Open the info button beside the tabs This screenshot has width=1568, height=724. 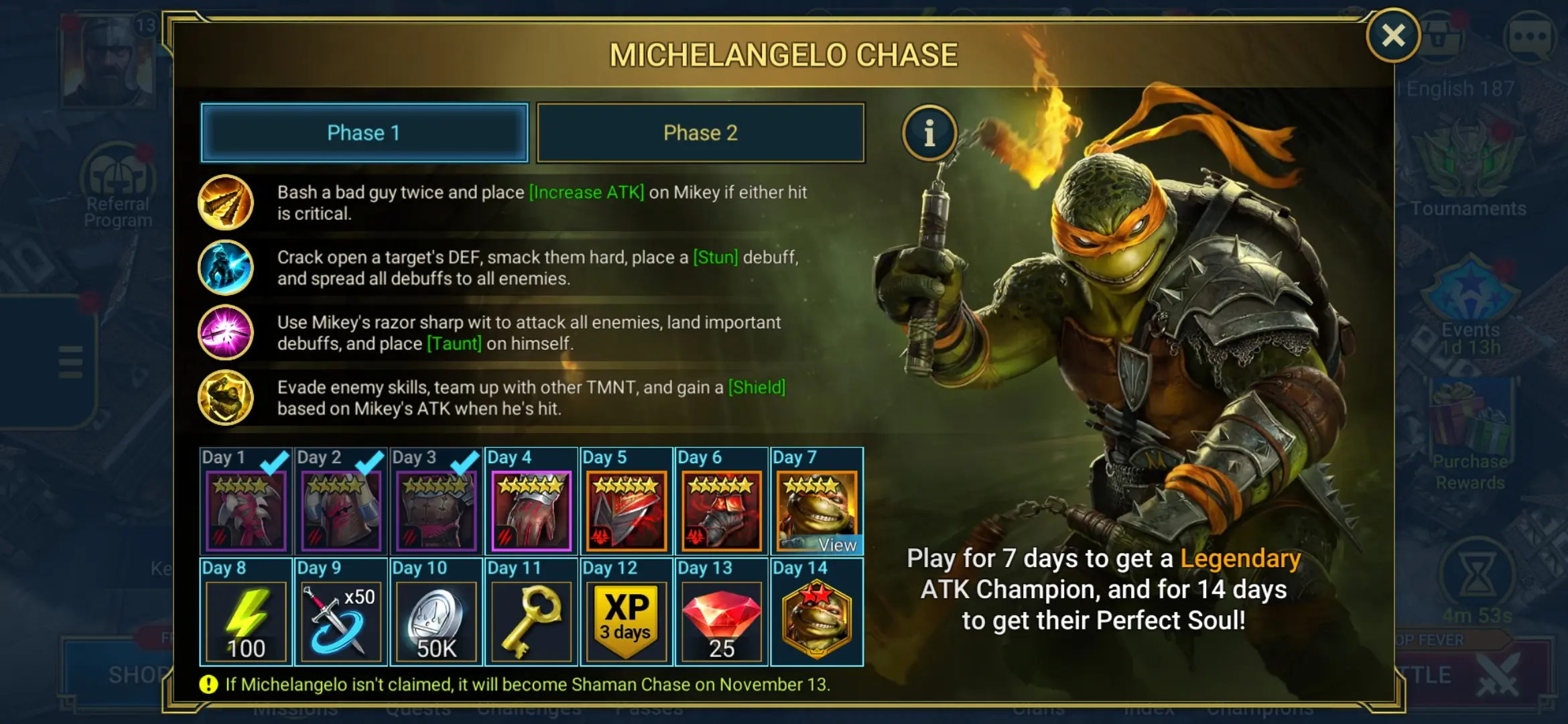[929, 133]
